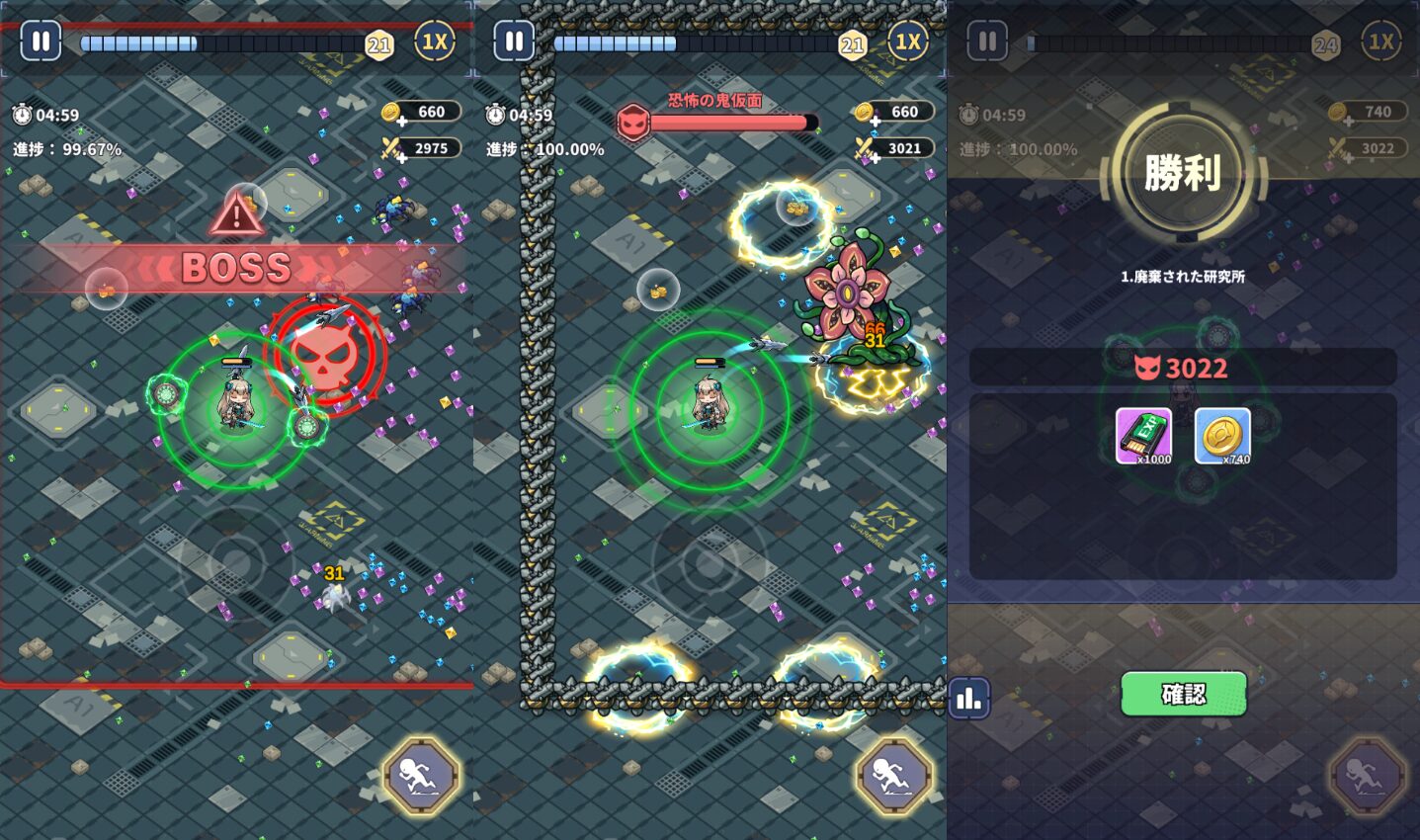The width and height of the screenshot is (1420, 840).
Task: Use the running-figure dash in the 恐怖の鬼仮面 fight
Action: pyautogui.click(x=894, y=776)
